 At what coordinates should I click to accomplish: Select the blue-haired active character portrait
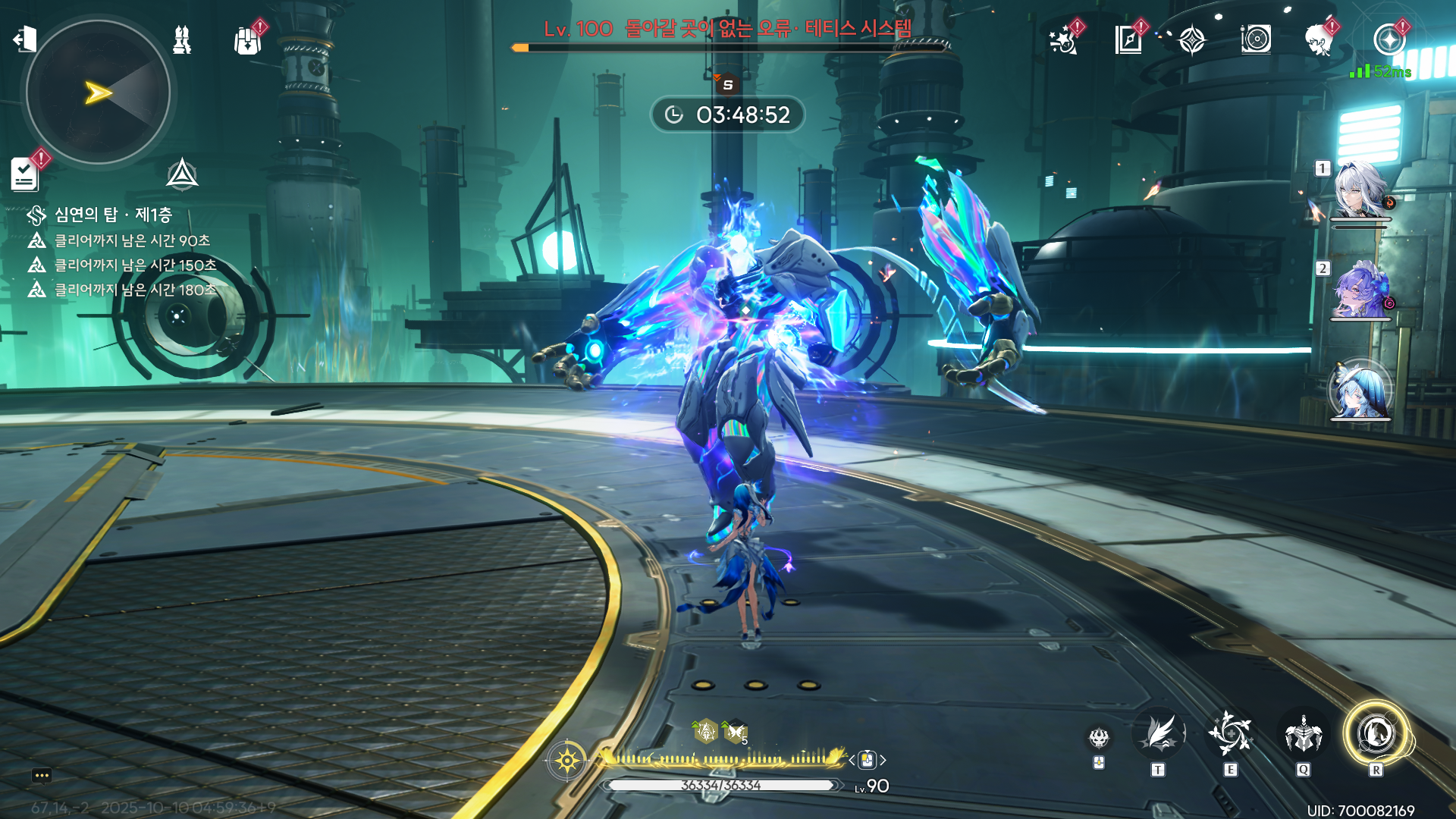click(1360, 391)
